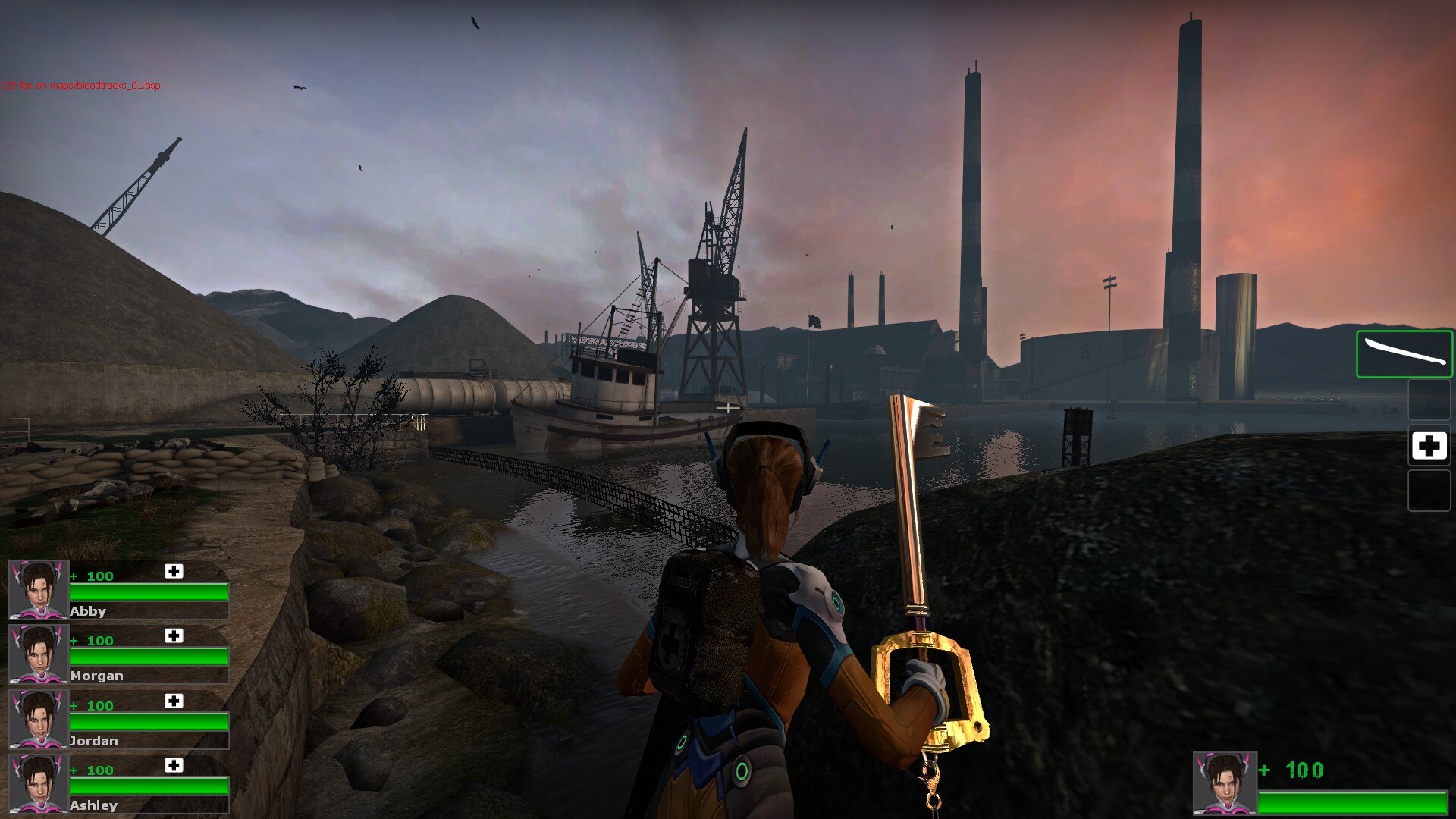Click your own player portrait
This screenshot has height=819, width=1456.
click(x=1225, y=783)
